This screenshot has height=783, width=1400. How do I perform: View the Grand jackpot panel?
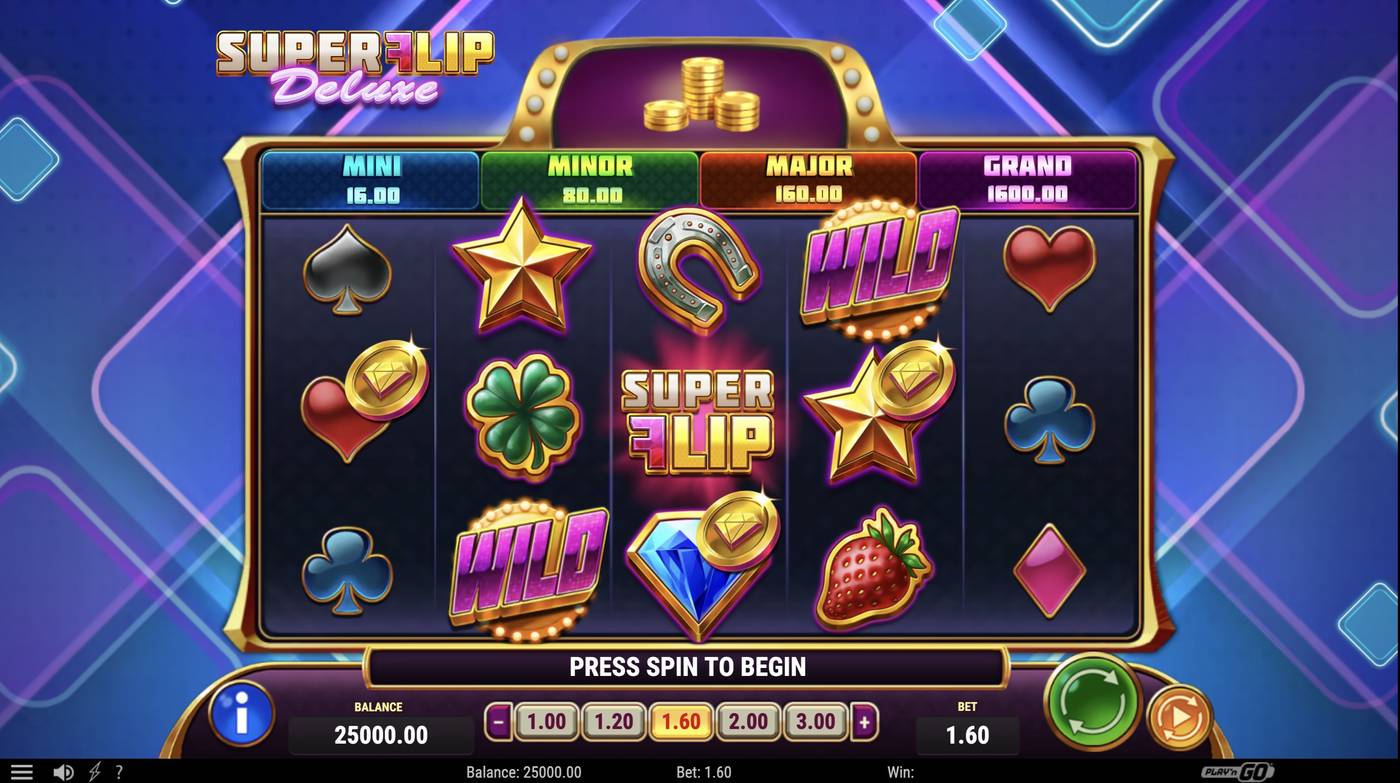(1027, 180)
